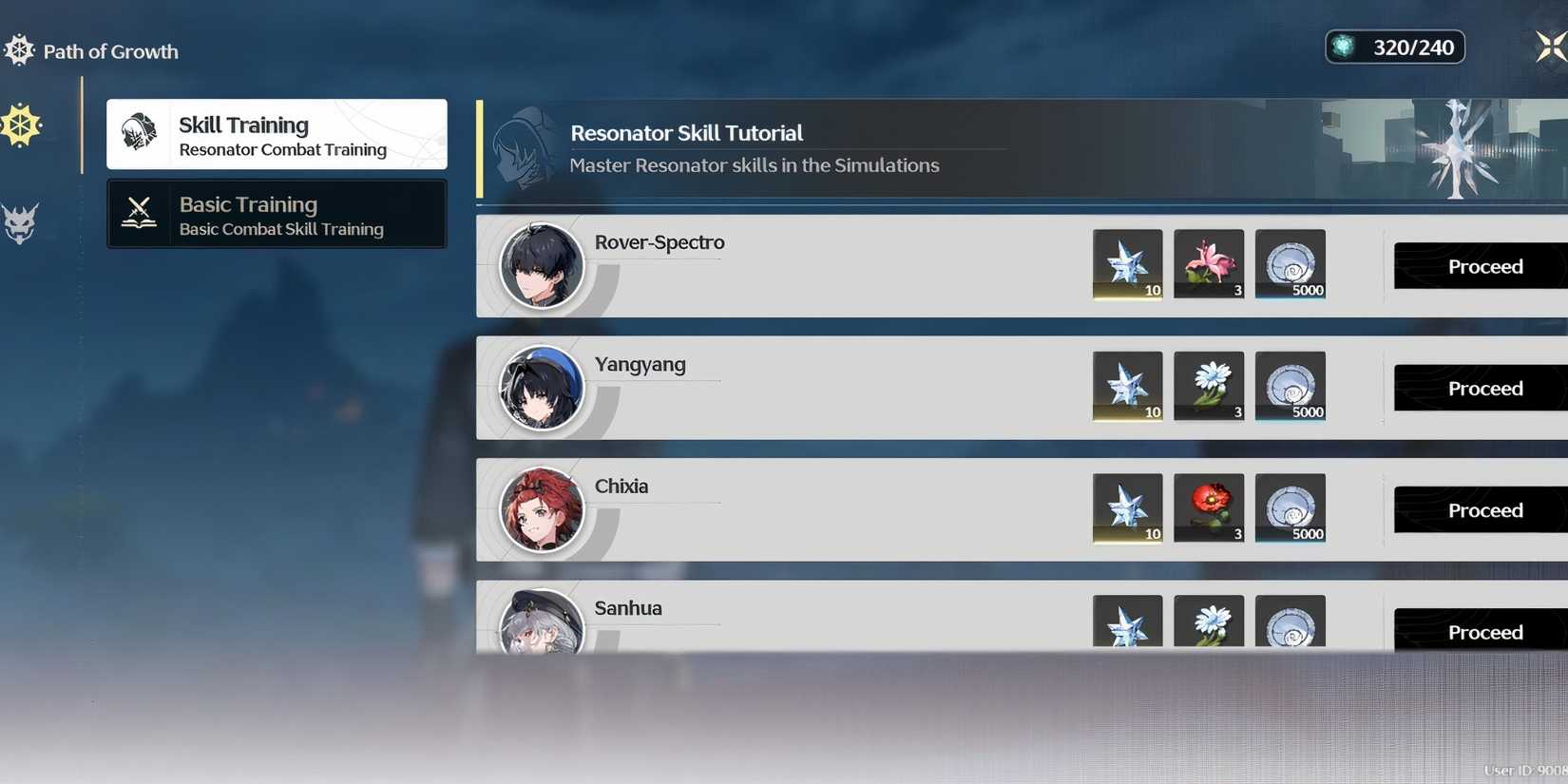
Task: Open Sanhua's portrait icon
Action: coord(542,627)
